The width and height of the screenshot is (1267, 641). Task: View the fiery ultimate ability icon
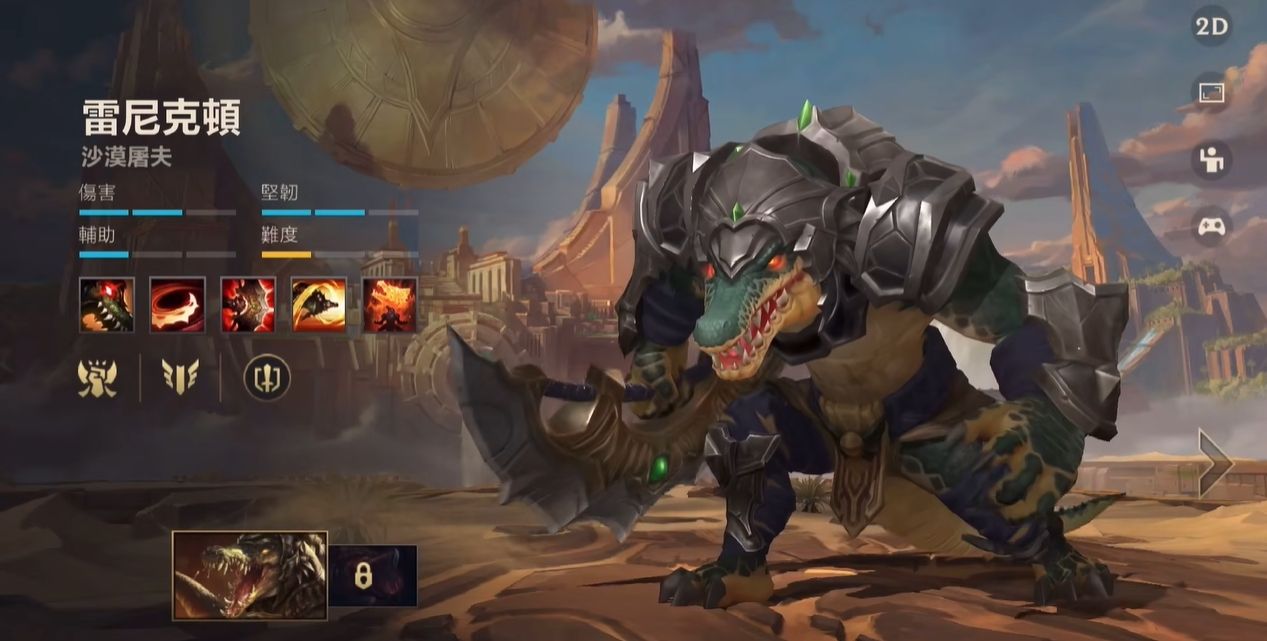[x=390, y=305]
